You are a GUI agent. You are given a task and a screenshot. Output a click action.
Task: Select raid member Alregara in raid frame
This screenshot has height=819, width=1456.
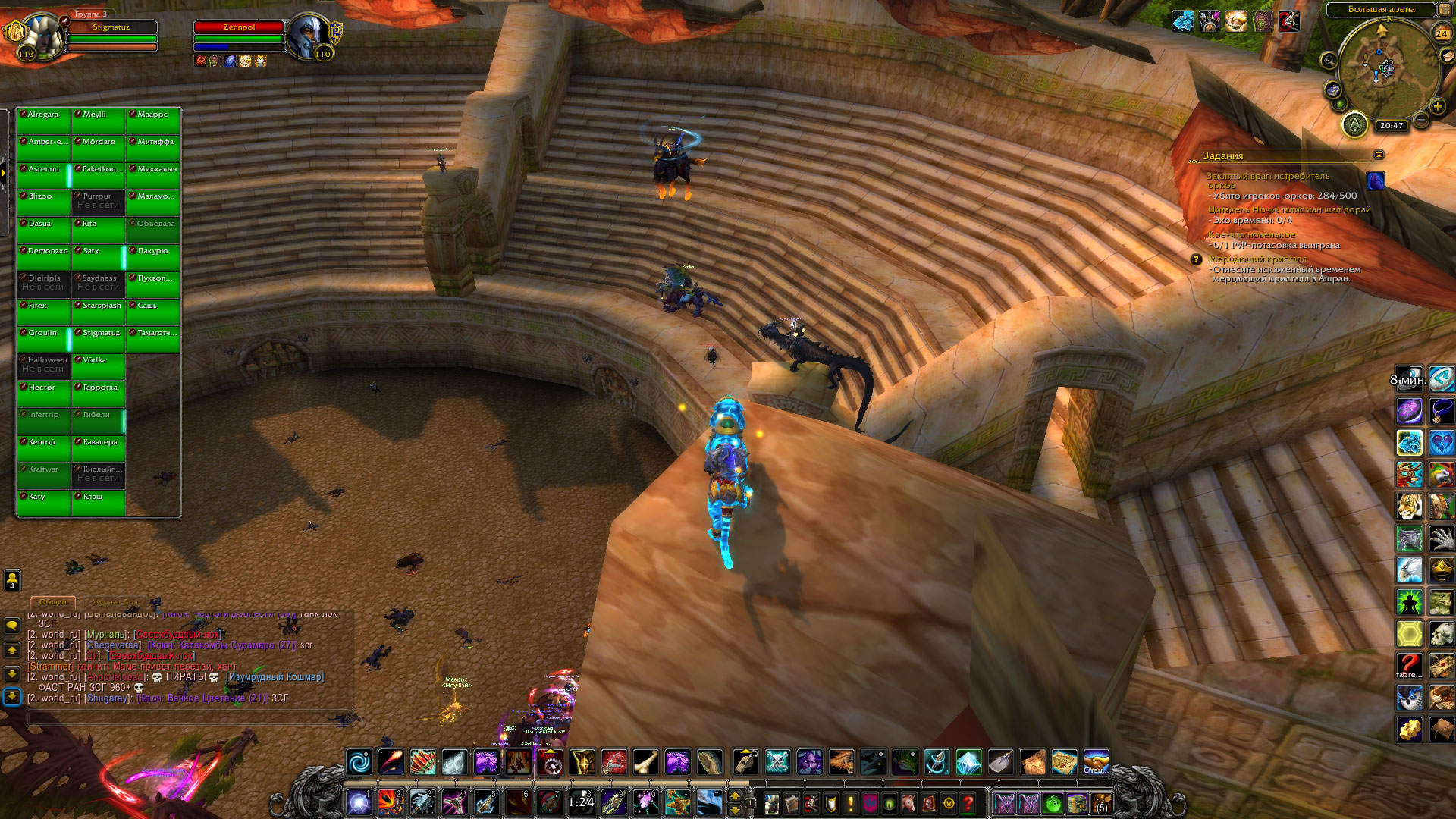click(44, 120)
